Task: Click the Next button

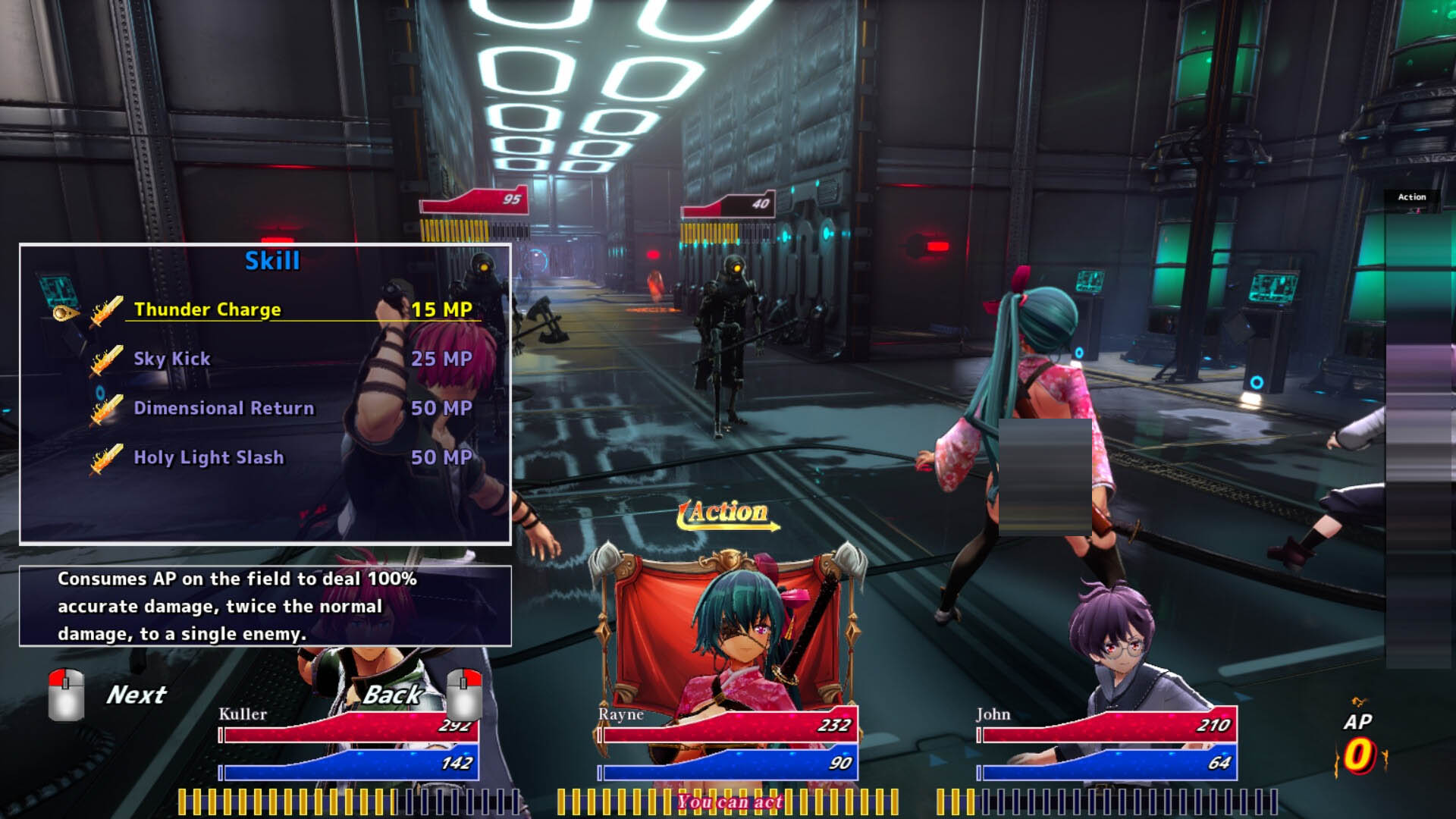Action: (135, 695)
